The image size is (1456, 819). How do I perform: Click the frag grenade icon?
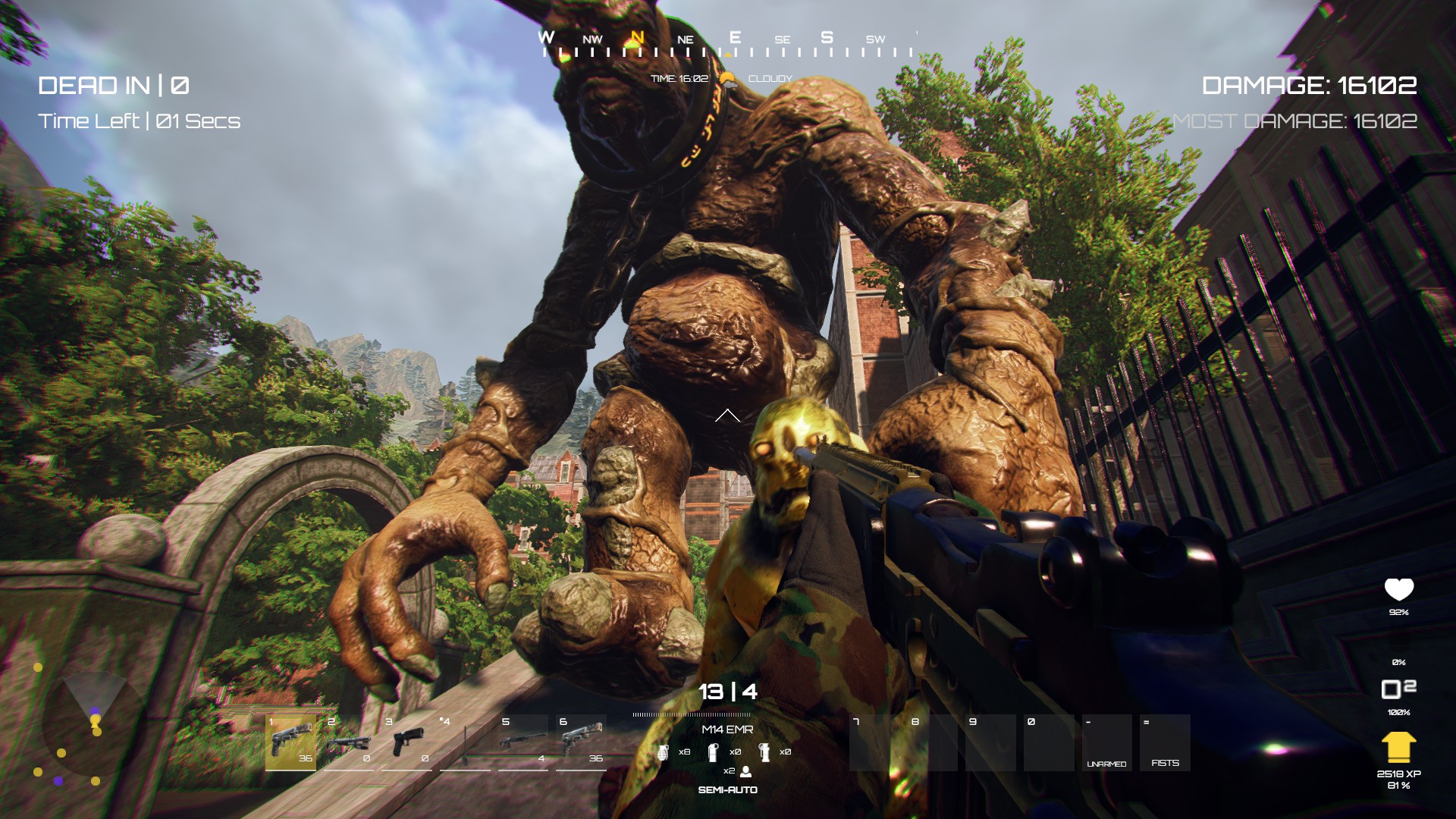tap(664, 752)
